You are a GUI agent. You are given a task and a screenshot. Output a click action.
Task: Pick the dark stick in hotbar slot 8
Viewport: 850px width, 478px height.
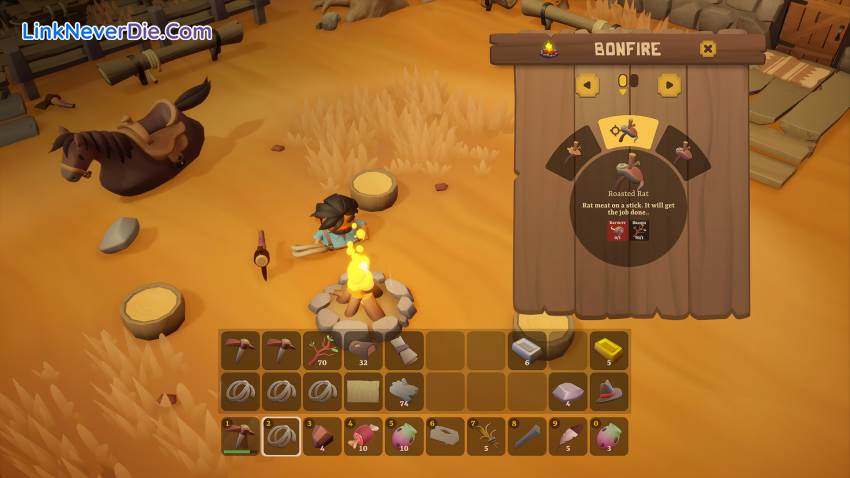527,437
